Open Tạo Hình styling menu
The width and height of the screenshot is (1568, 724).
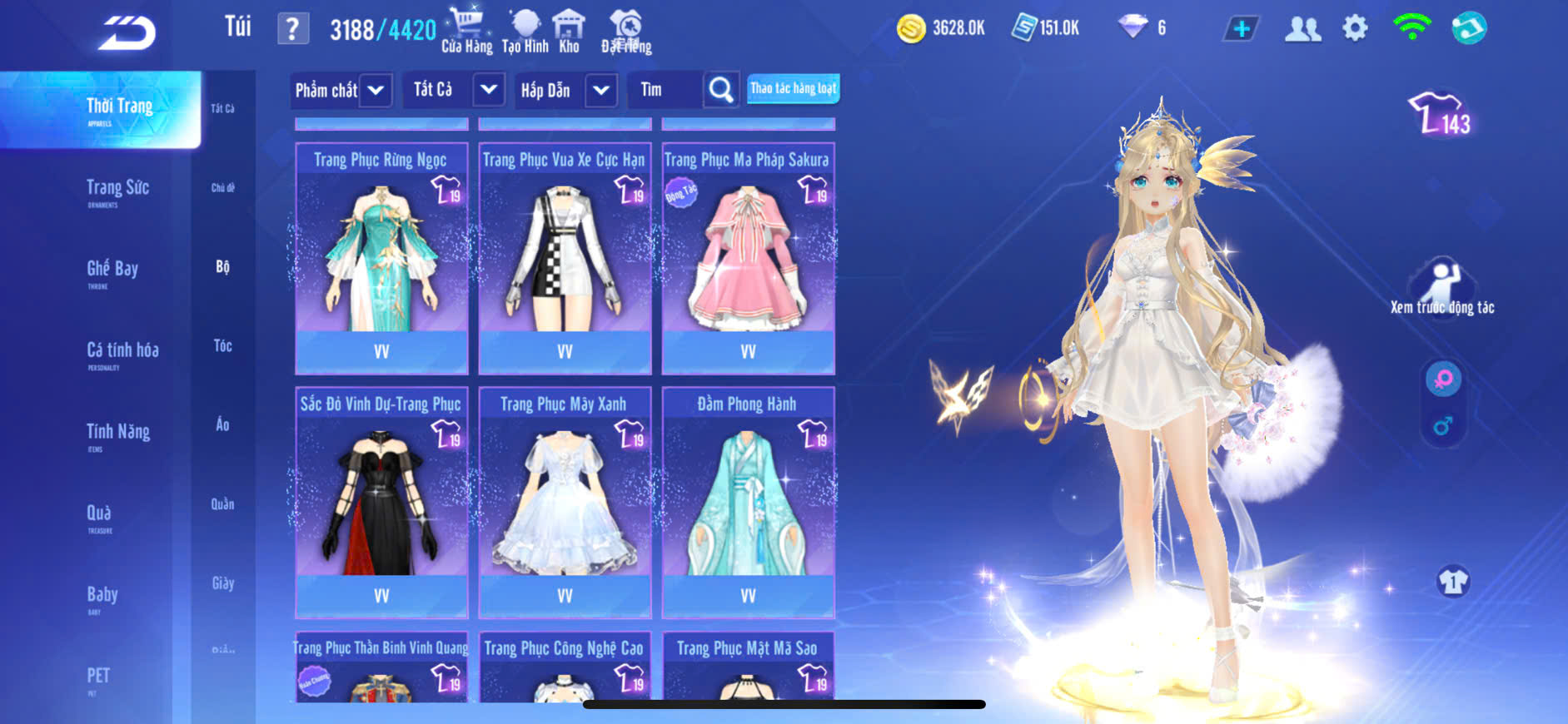point(525,32)
